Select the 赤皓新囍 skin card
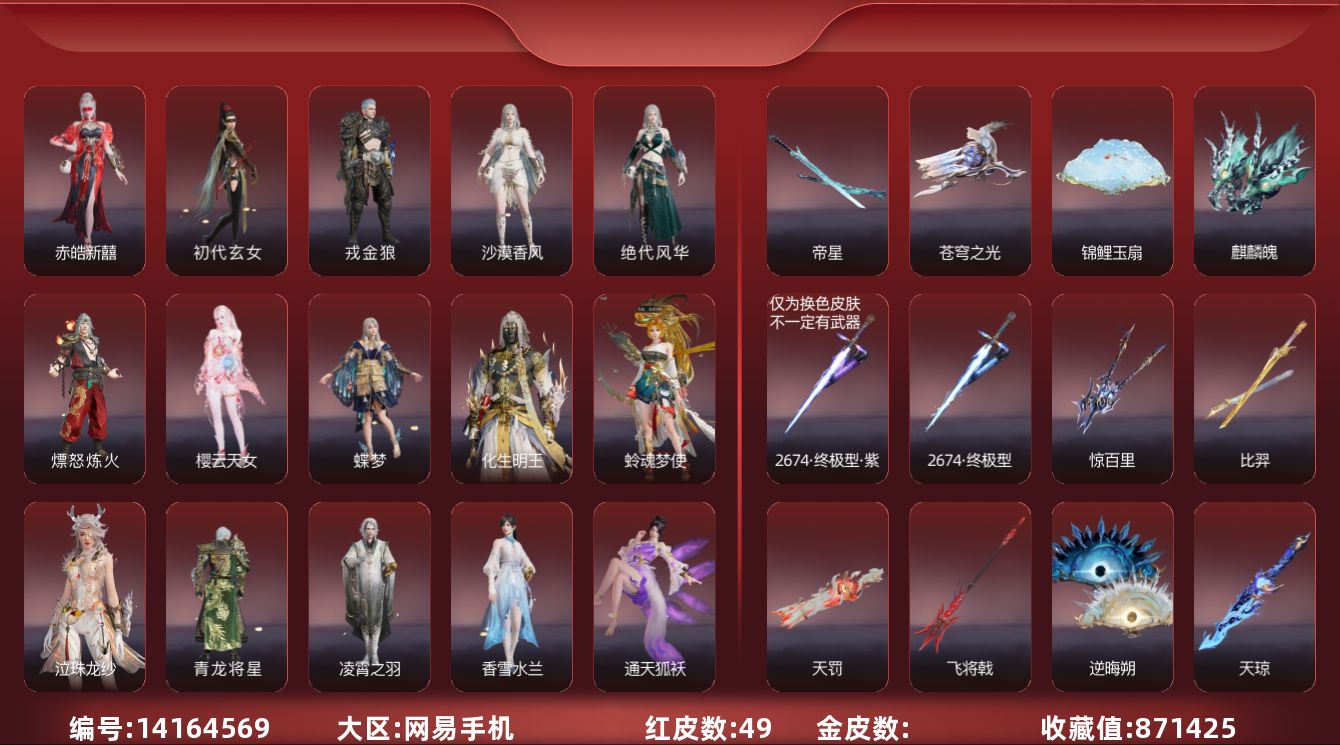Screen dimensions: 1340x745 tap(84, 180)
